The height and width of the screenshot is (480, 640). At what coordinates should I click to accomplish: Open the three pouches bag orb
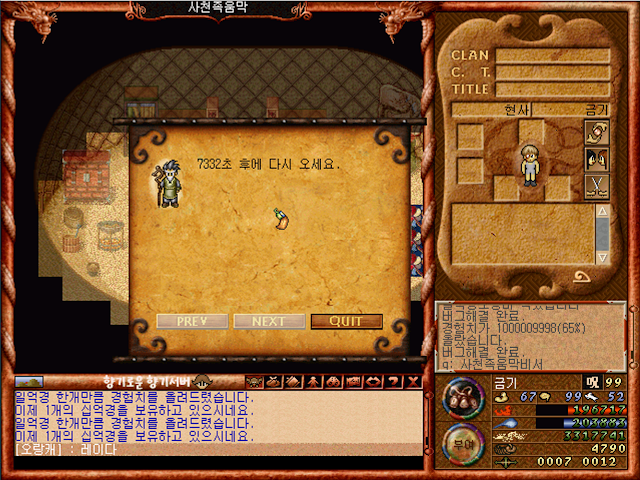[x=461, y=395]
